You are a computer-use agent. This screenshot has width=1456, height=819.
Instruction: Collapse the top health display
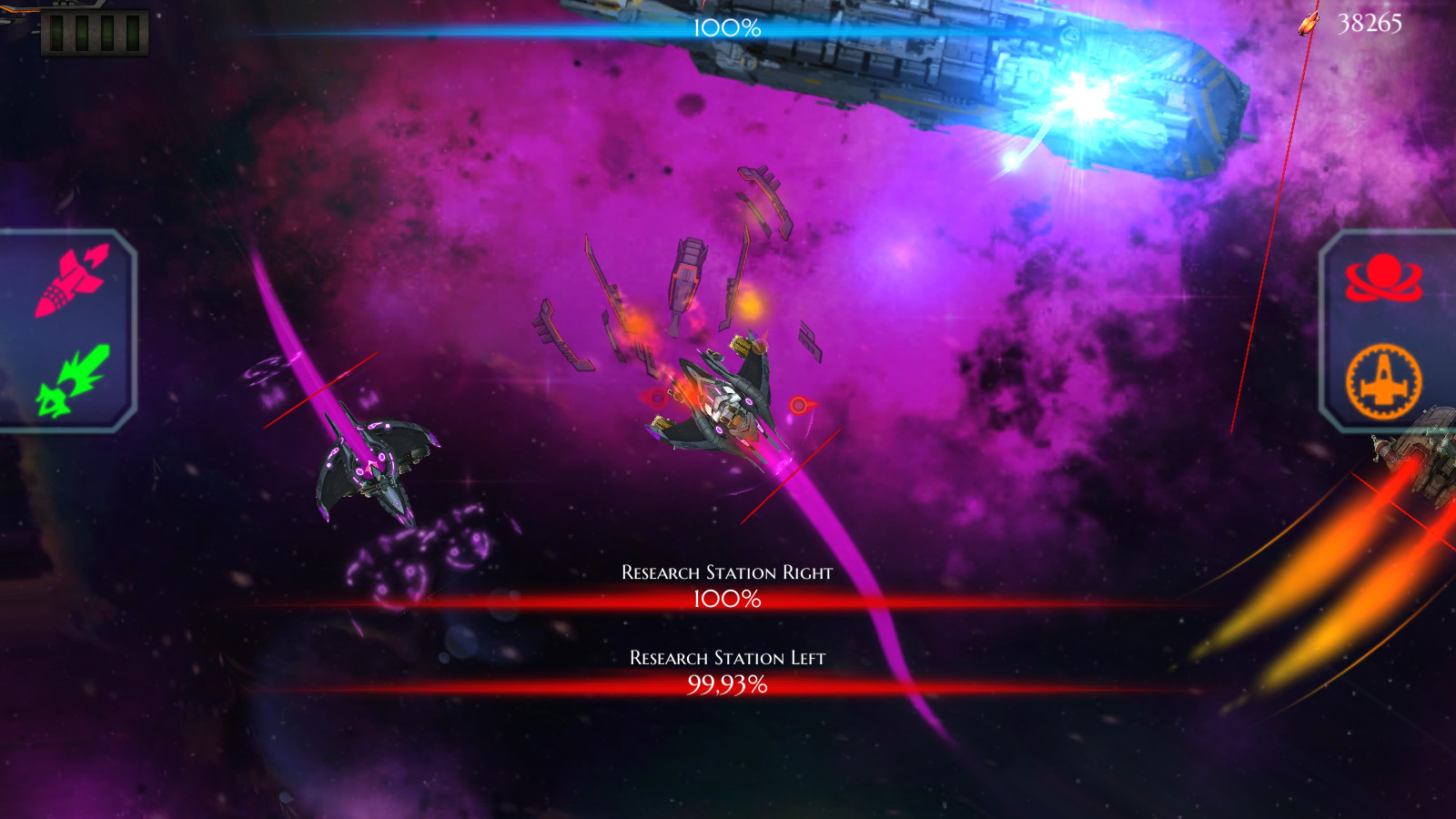pos(728,27)
